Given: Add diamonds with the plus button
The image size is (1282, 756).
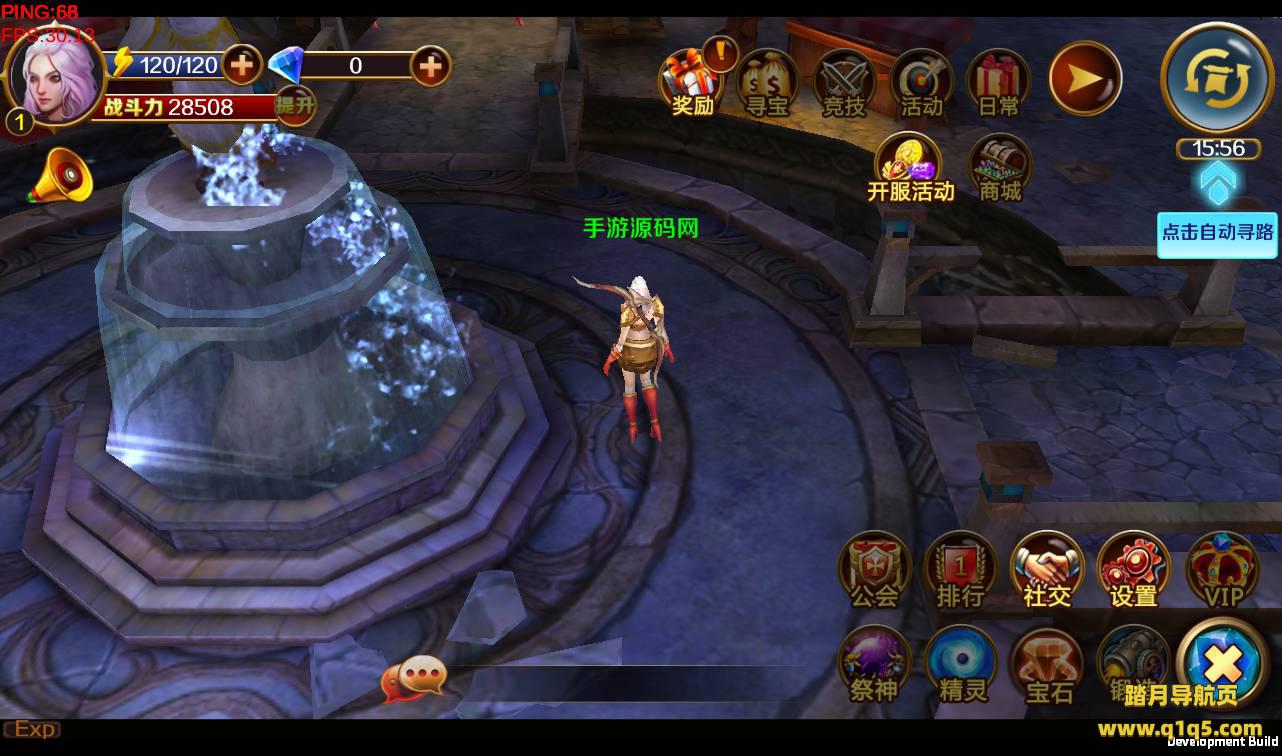Looking at the screenshot, I should (430, 66).
